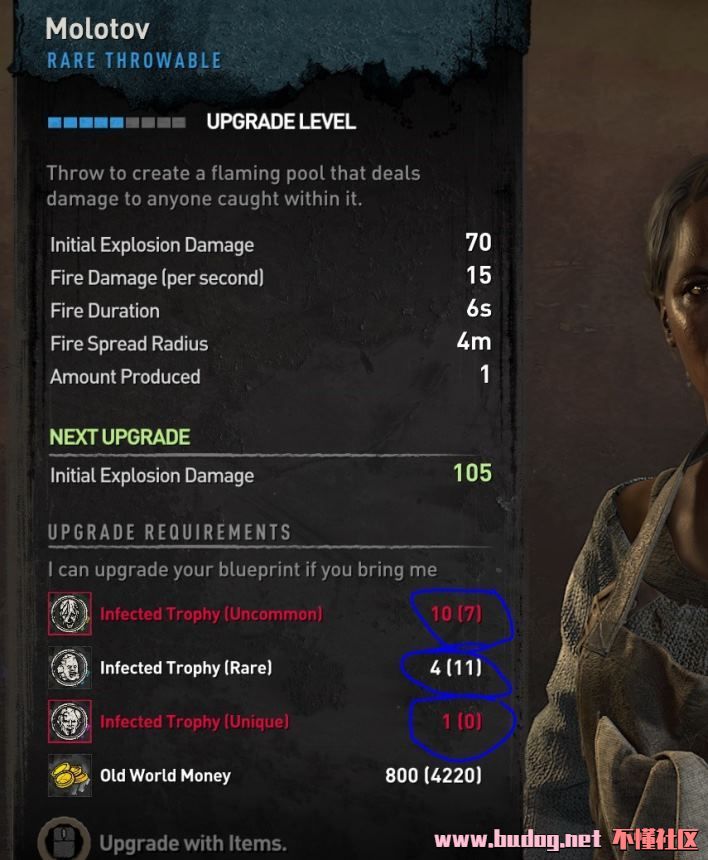
Task: Select the Infected Trophy (Uncommon) requirement
Action: (211, 614)
